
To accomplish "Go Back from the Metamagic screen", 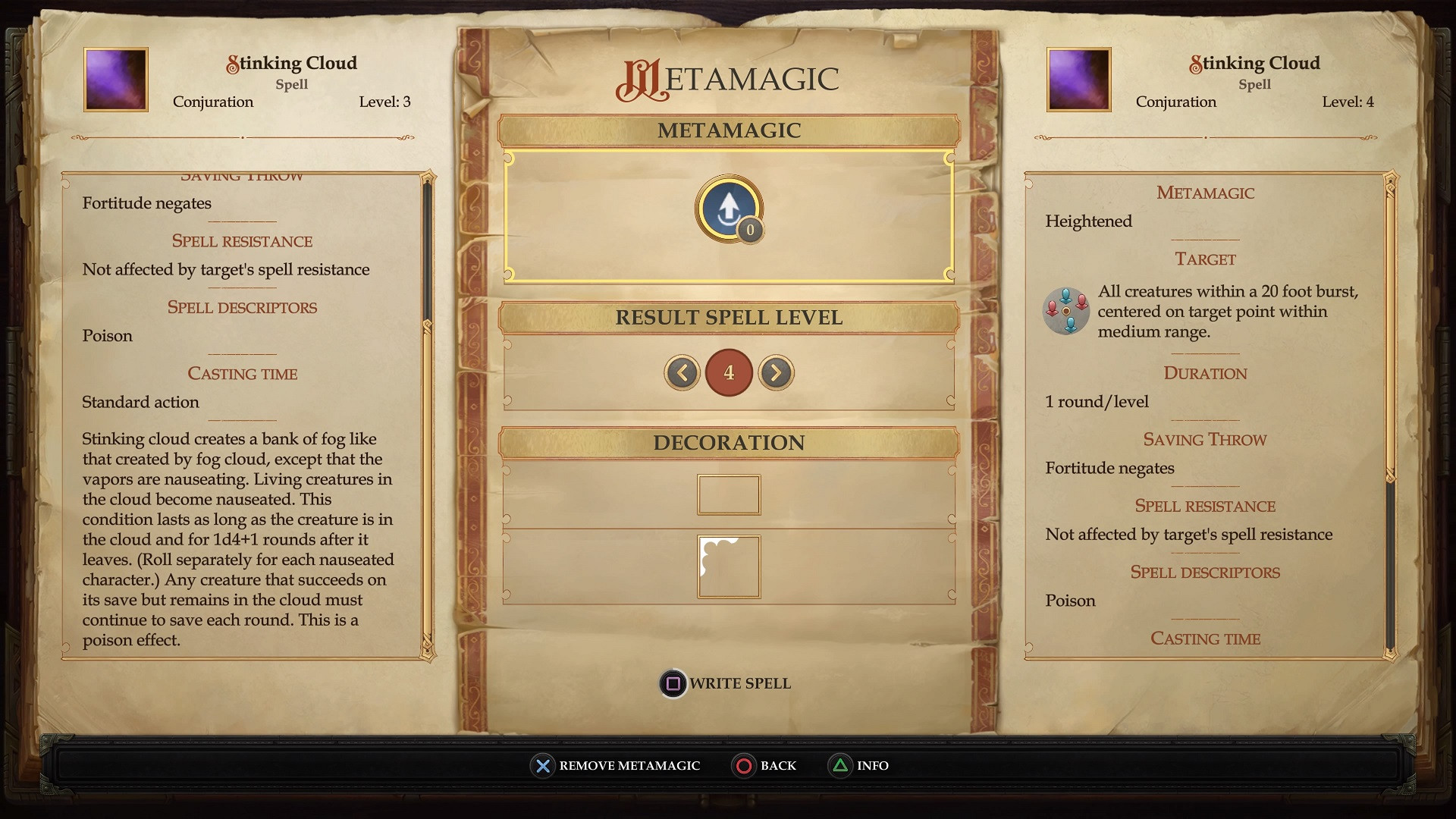I will click(x=764, y=766).
